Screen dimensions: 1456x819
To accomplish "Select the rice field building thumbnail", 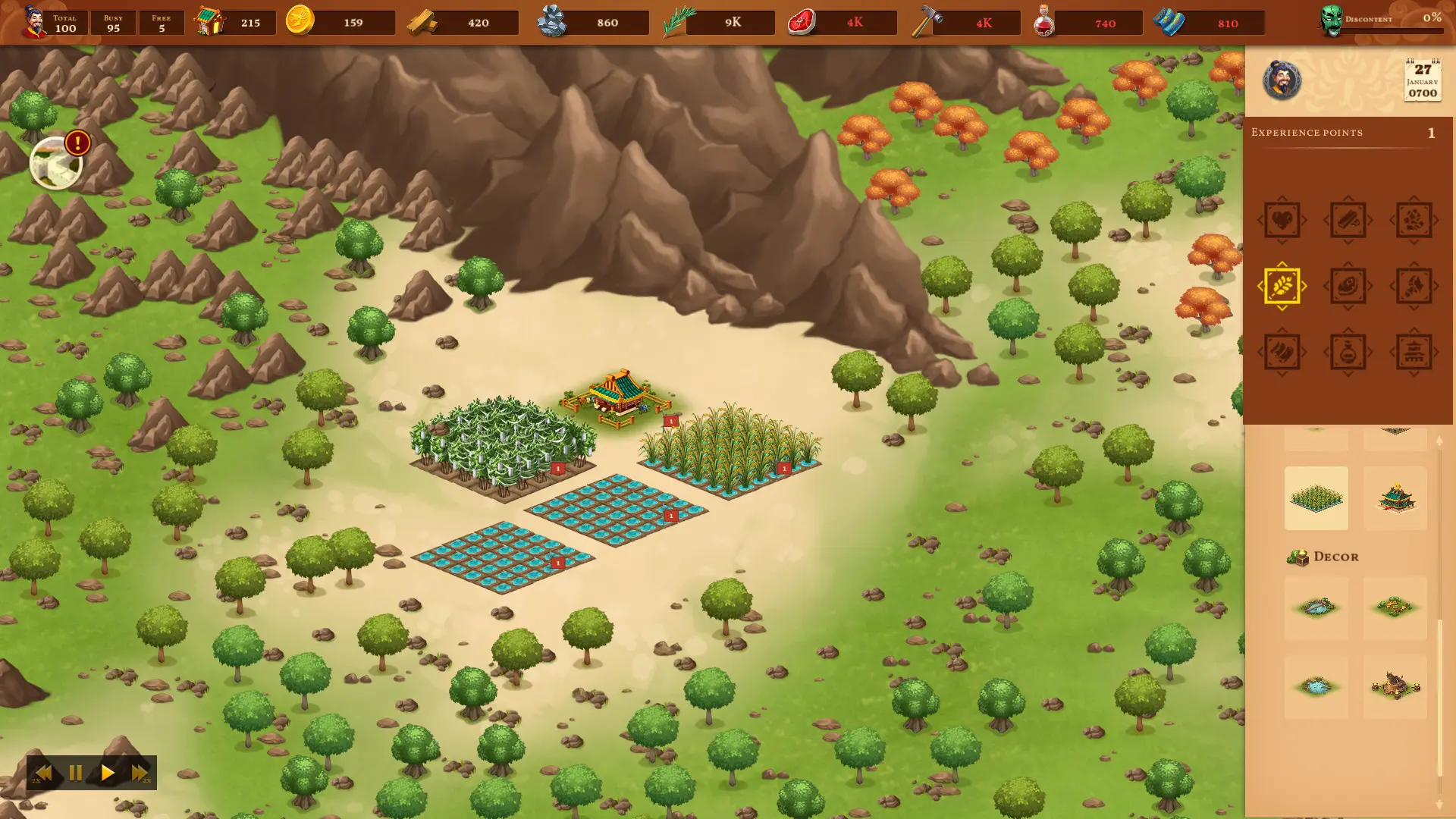I will pos(1316,497).
